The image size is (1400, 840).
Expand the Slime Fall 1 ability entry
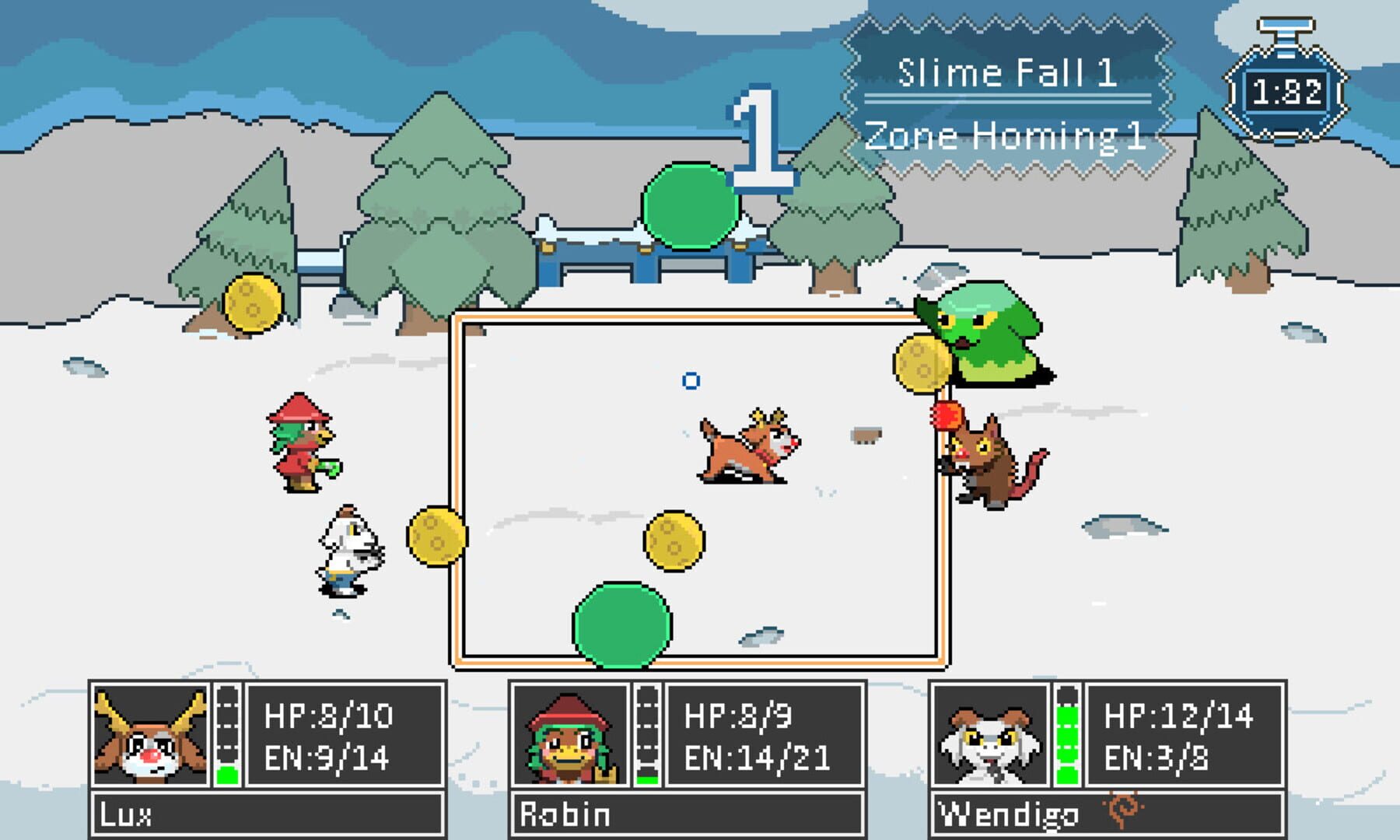(x=1007, y=72)
